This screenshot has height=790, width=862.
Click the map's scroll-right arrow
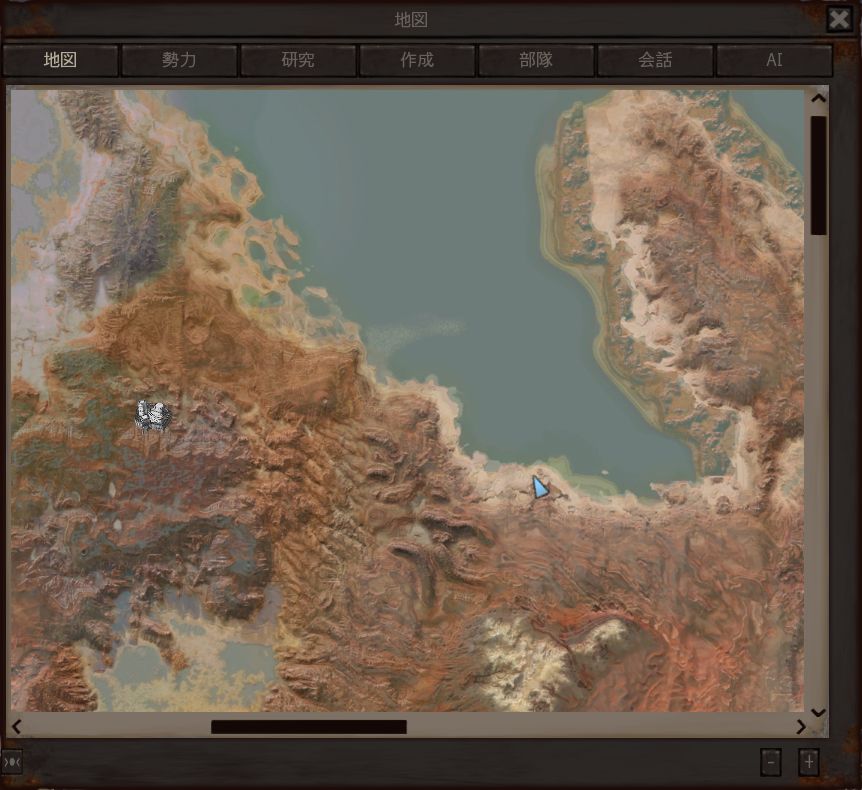(801, 727)
